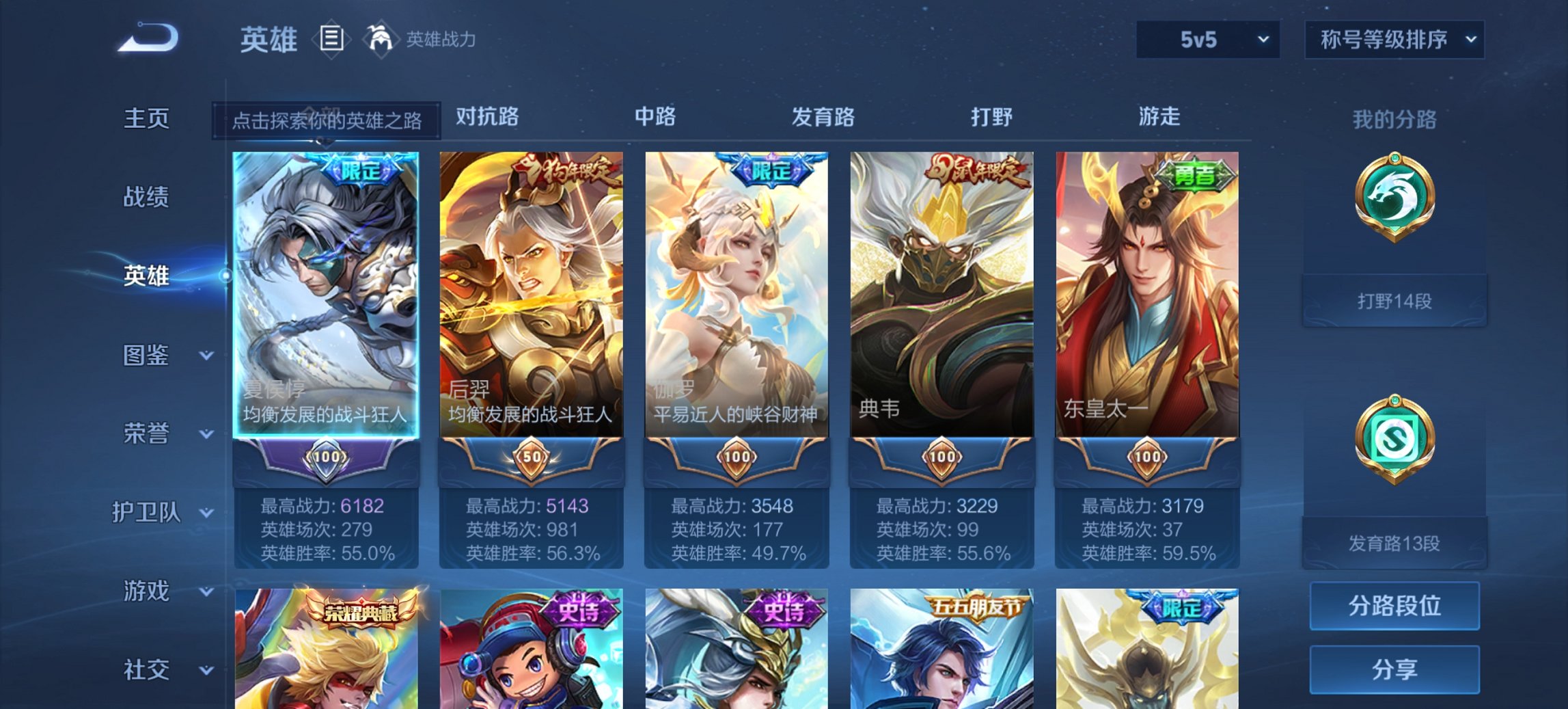Open the 社交 sidebar menu item
This screenshot has height=709, width=1568.
tap(146, 669)
